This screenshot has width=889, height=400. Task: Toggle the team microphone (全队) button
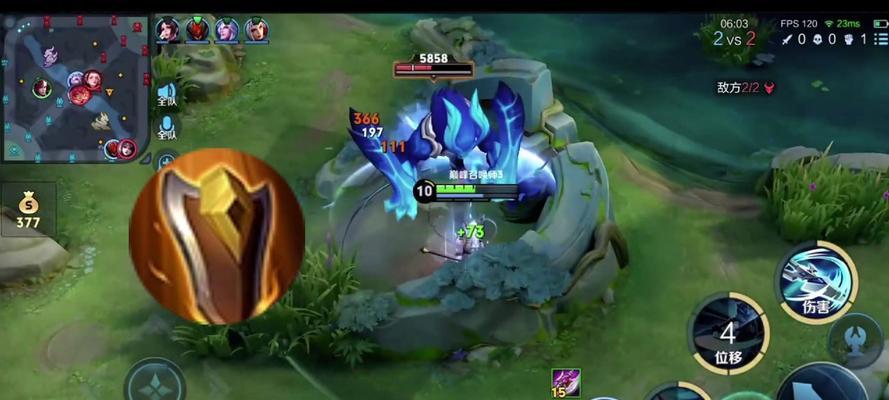[x=167, y=127]
